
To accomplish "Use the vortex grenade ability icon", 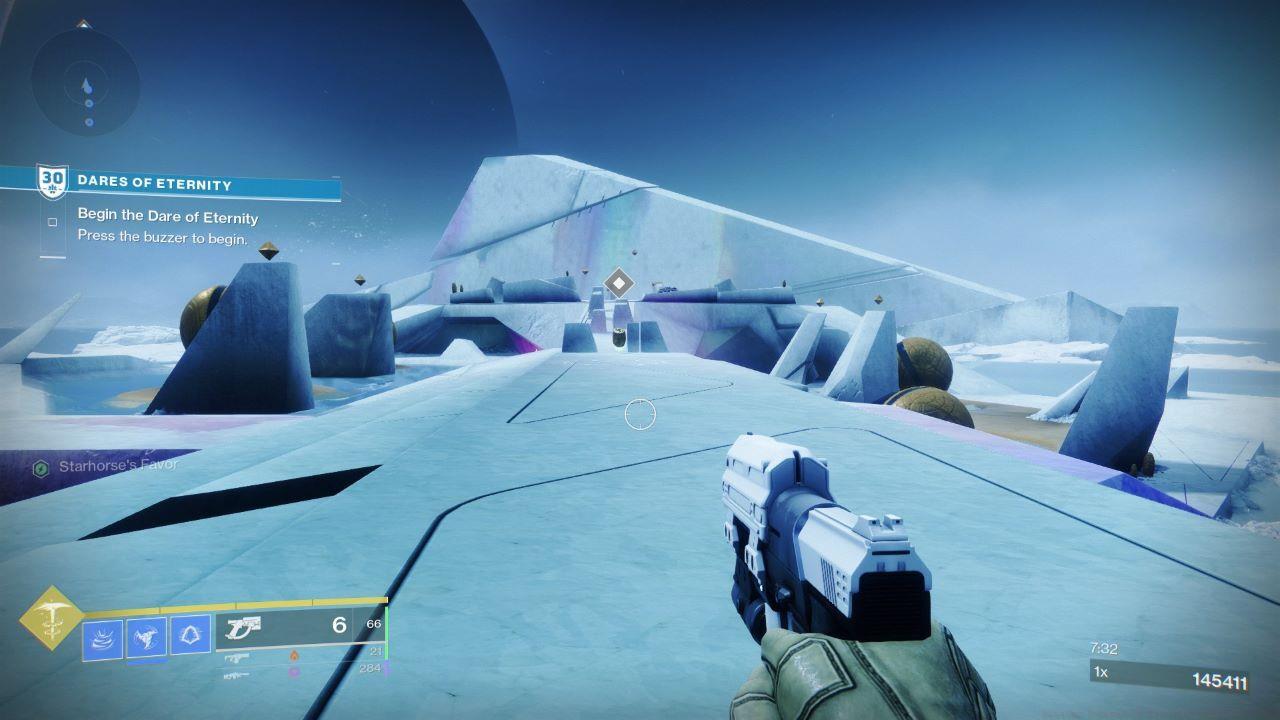I will [102, 639].
